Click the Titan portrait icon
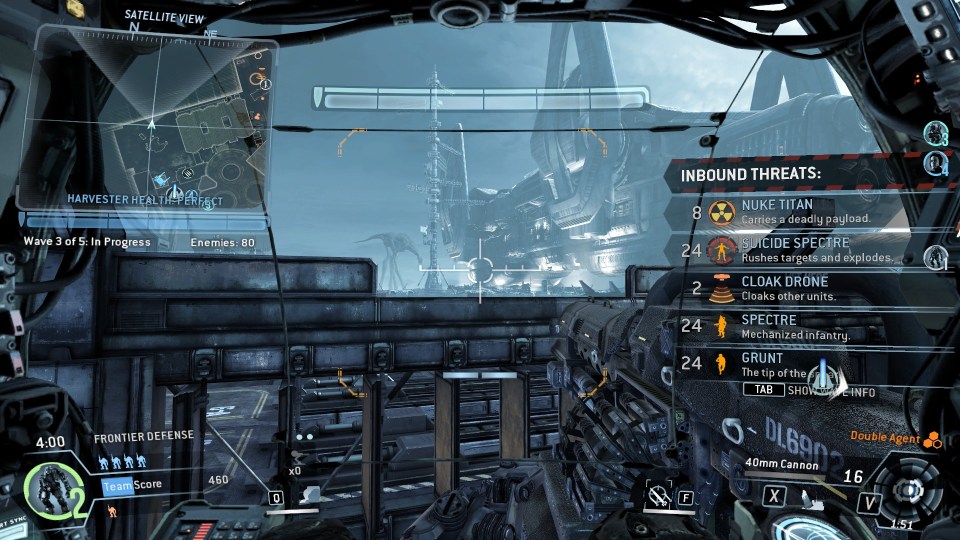The image size is (960, 540). pyautogui.click(x=46, y=492)
